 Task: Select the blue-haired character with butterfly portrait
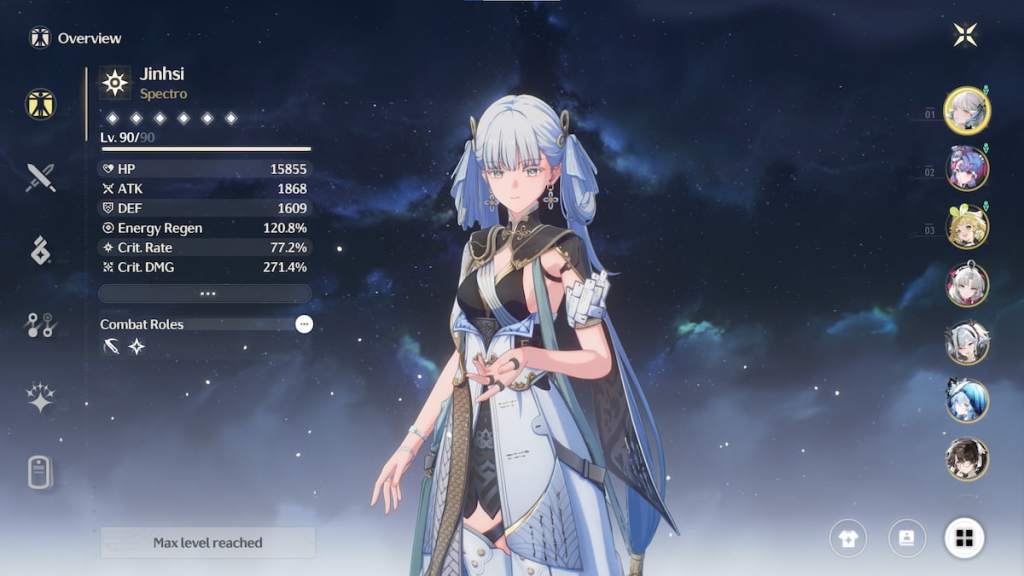(x=967, y=400)
